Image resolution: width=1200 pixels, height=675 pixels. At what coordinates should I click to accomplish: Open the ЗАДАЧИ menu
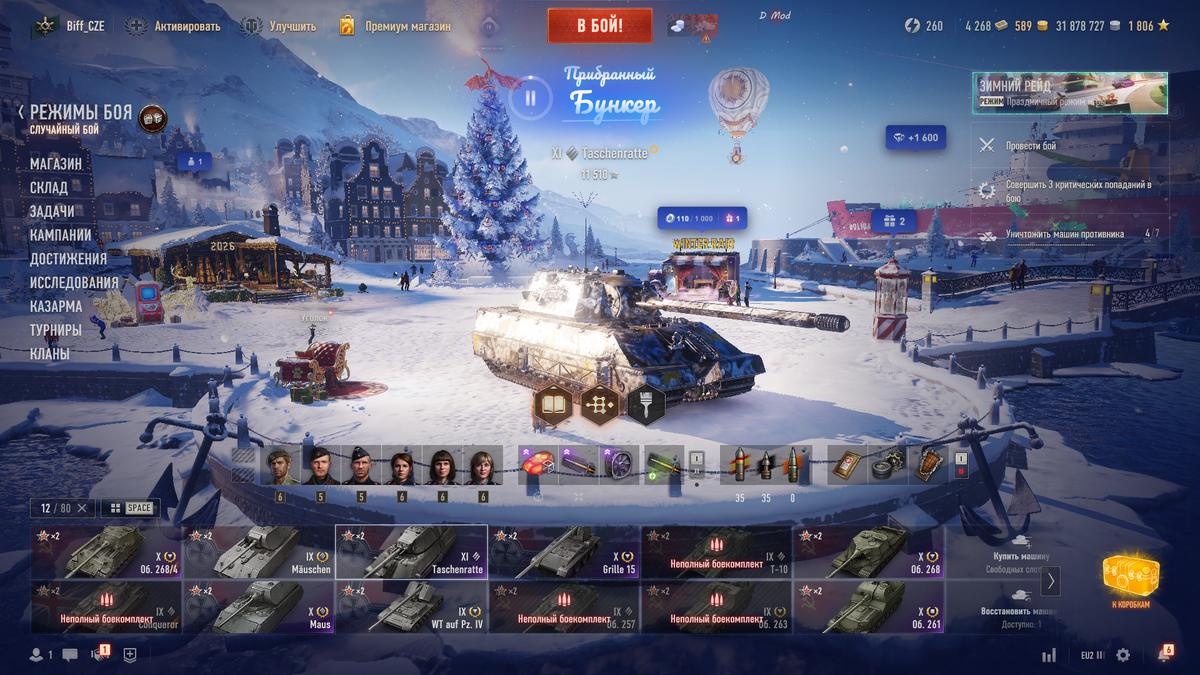[52, 212]
